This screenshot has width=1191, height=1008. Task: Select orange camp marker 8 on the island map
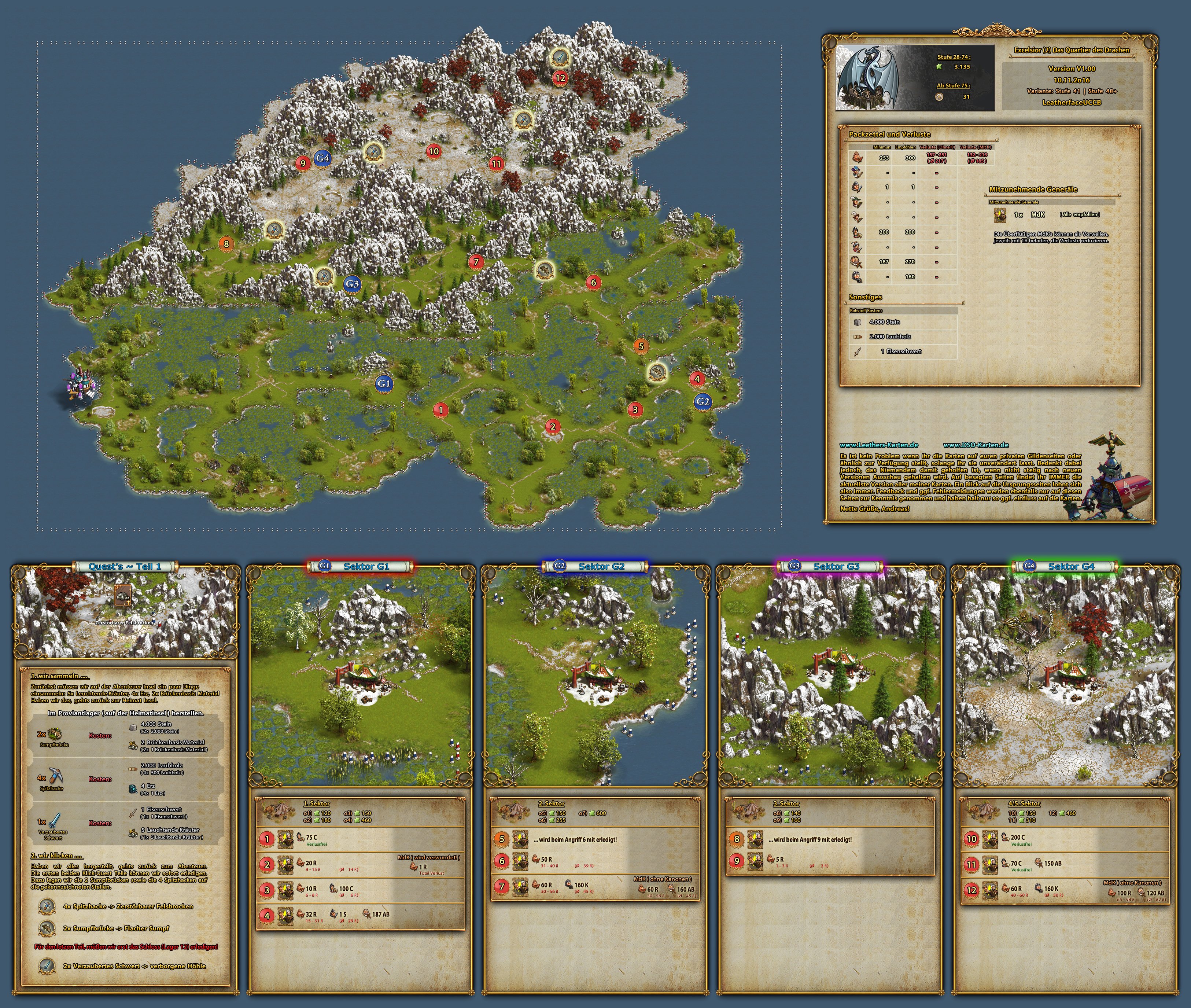pyautogui.click(x=226, y=244)
